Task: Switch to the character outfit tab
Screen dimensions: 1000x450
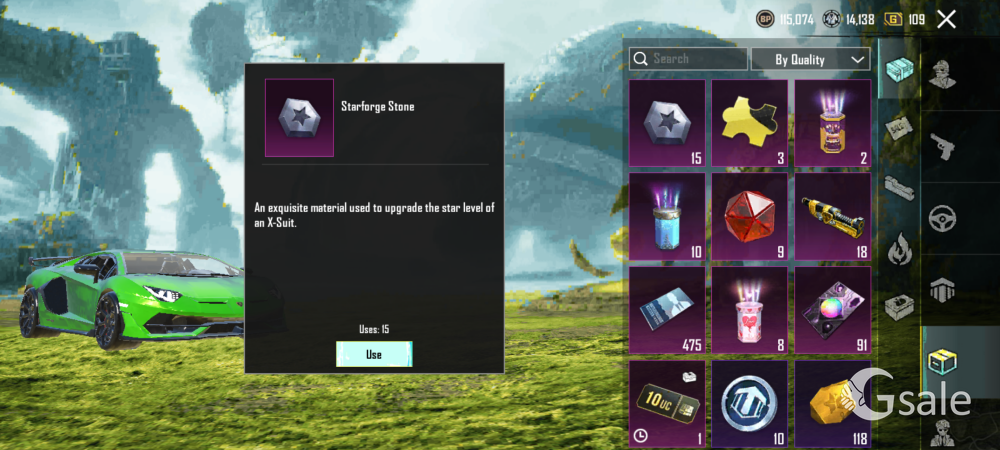Action: point(940,72)
